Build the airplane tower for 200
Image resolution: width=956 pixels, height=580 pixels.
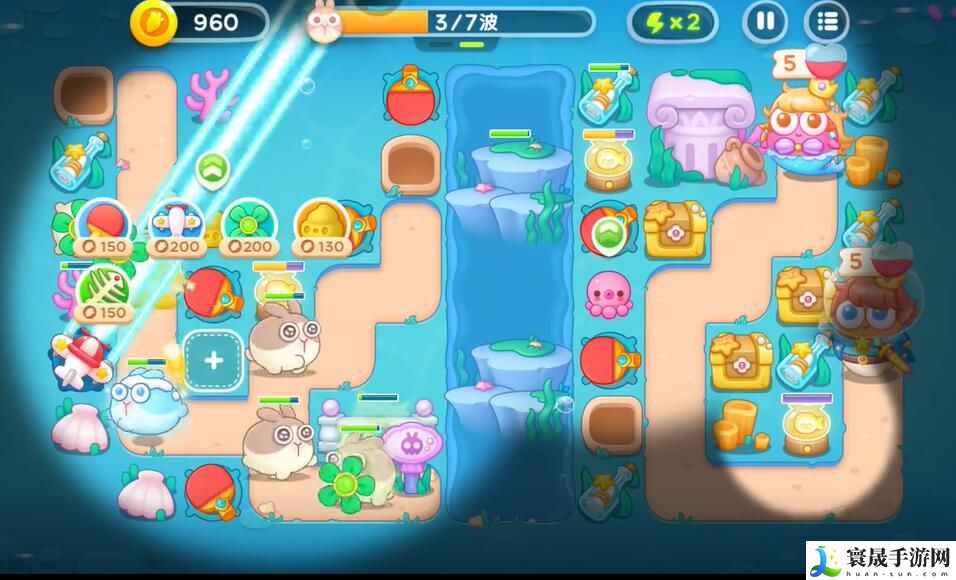(173, 224)
